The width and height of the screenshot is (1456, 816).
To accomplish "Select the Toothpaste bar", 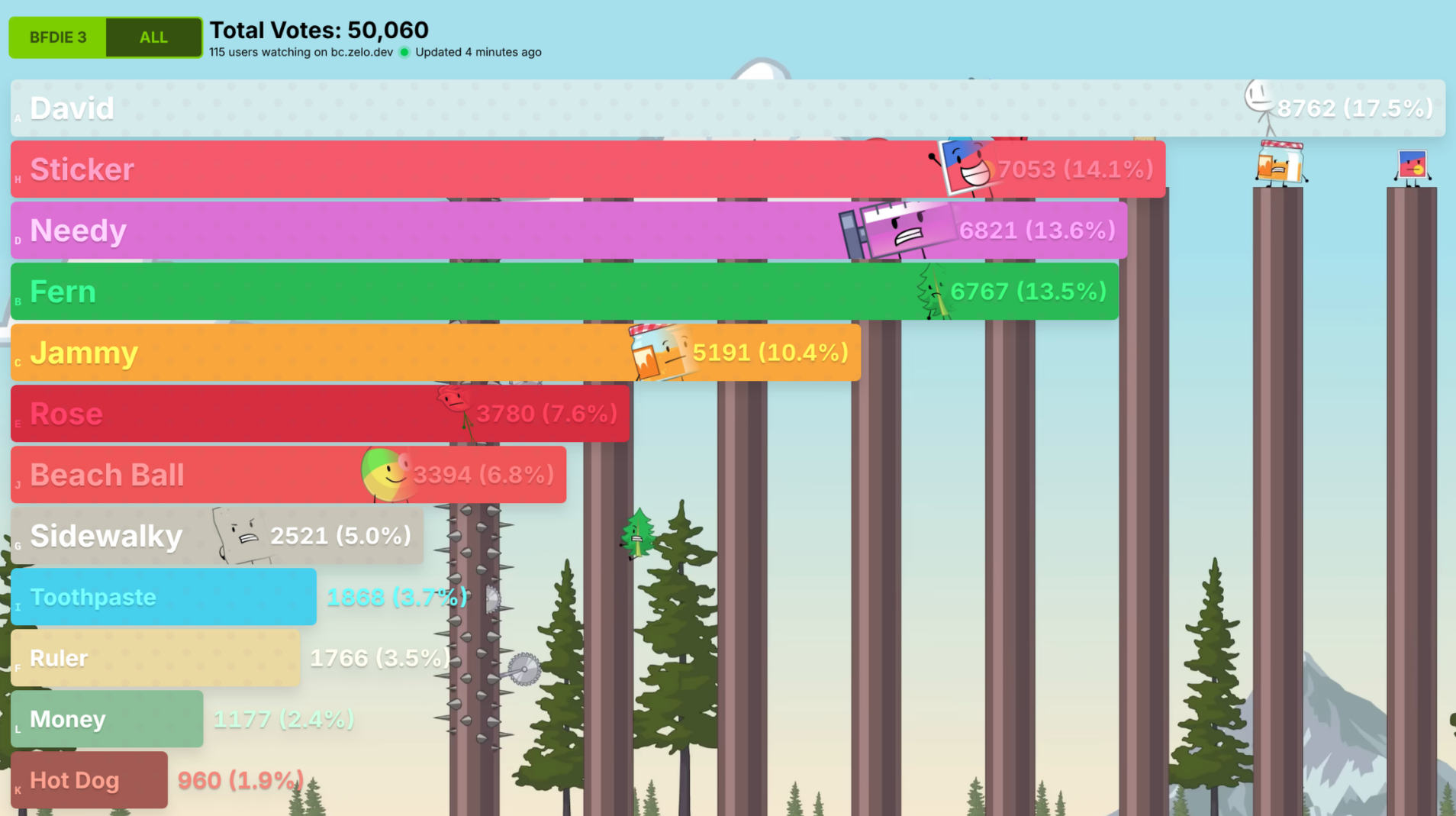I will point(163,597).
